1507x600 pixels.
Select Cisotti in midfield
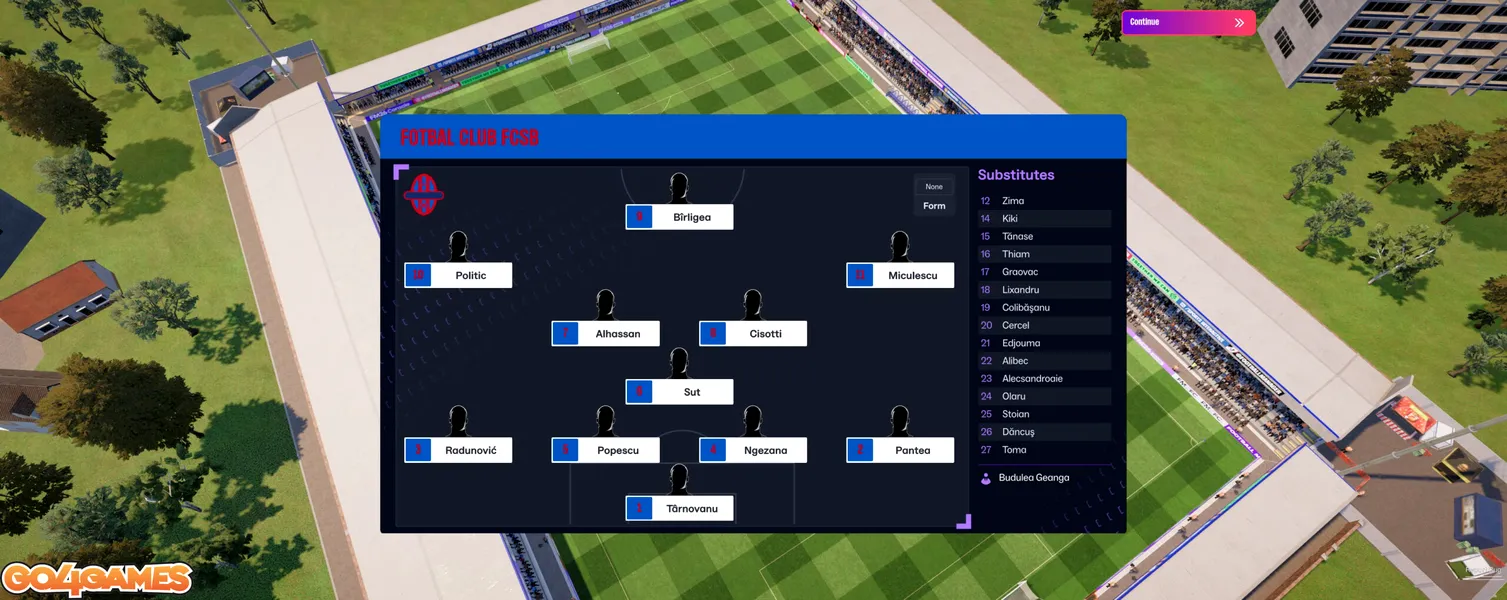[x=753, y=334]
